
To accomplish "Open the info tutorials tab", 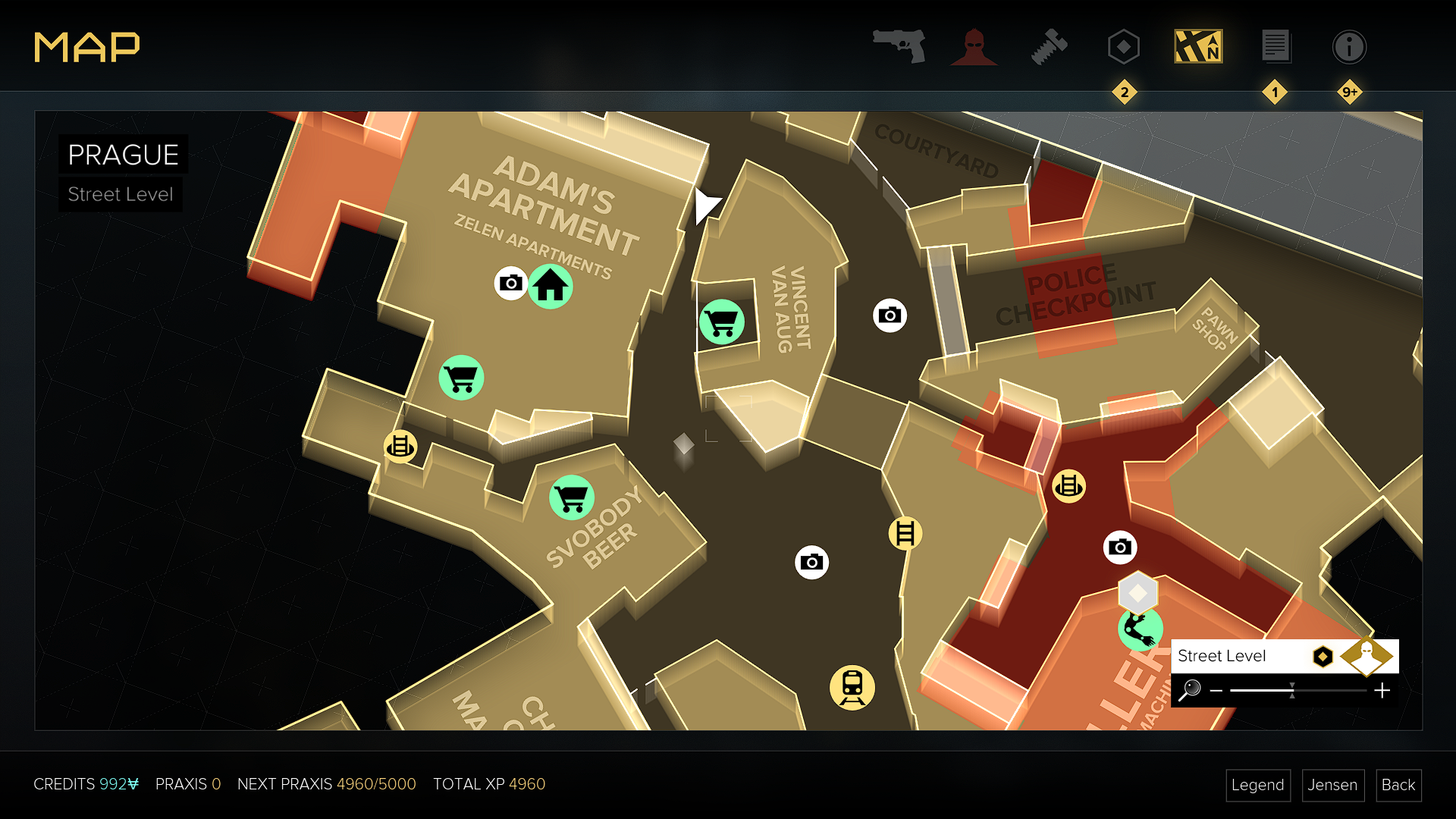I will (x=1349, y=47).
